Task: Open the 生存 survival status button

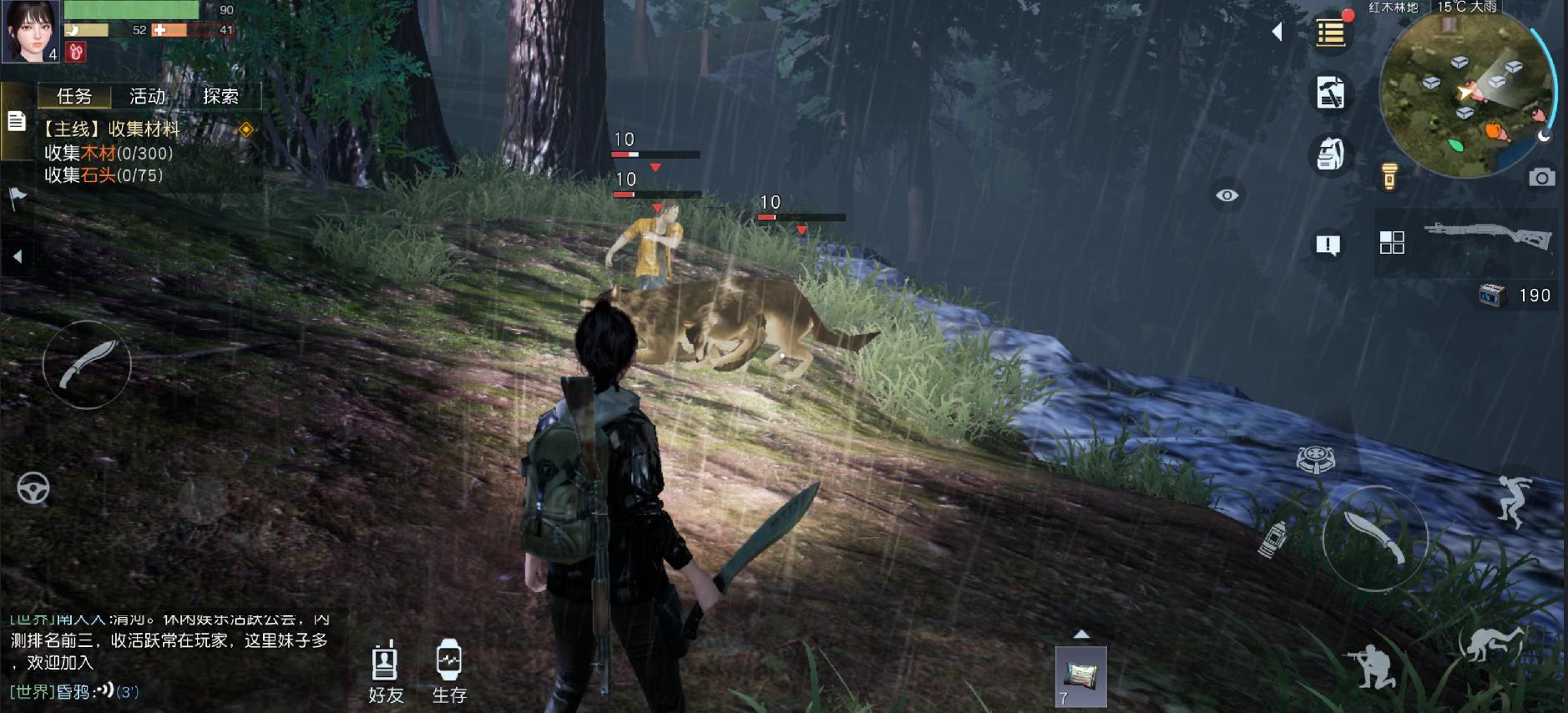Action: pyautogui.click(x=449, y=673)
